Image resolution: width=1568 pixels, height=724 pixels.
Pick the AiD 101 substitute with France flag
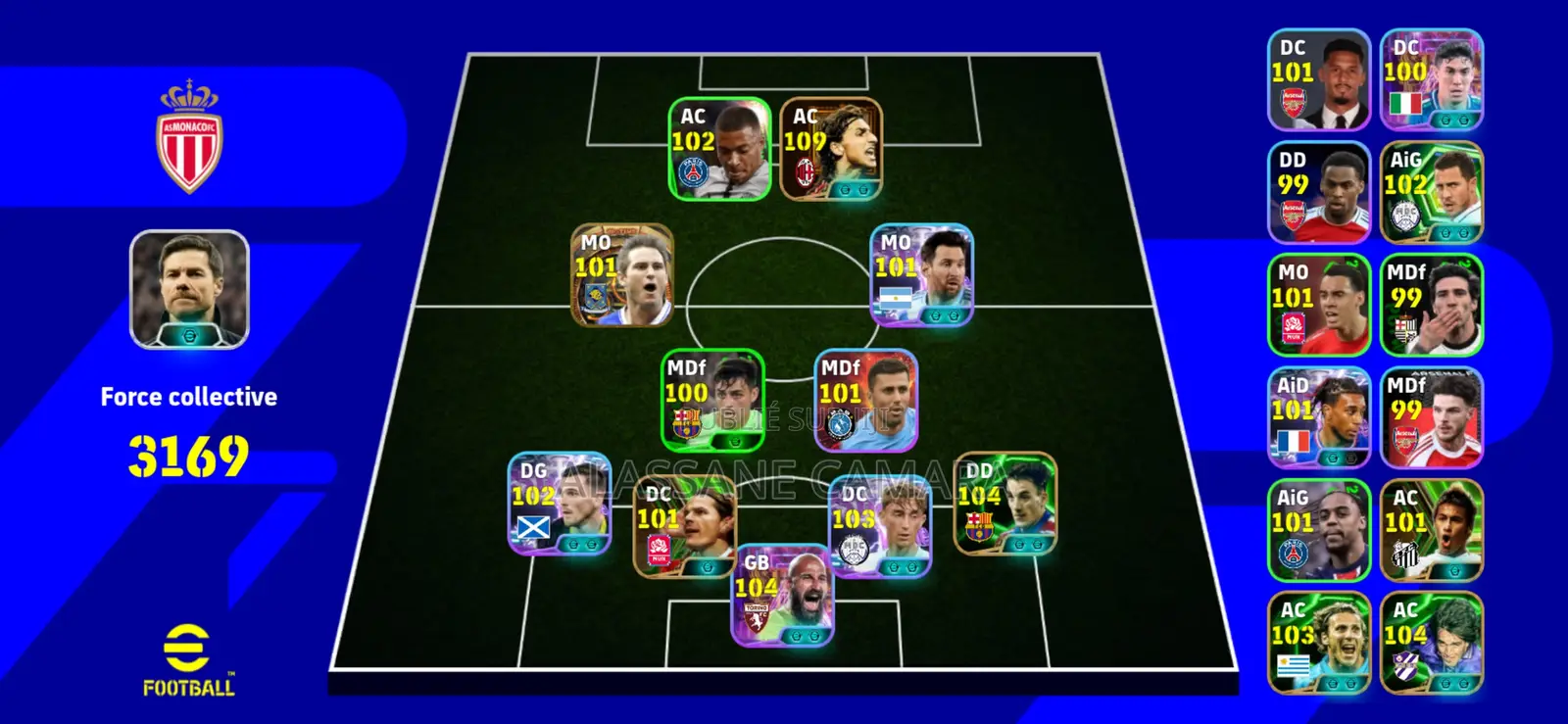pyautogui.click(x=1318, y=418)
